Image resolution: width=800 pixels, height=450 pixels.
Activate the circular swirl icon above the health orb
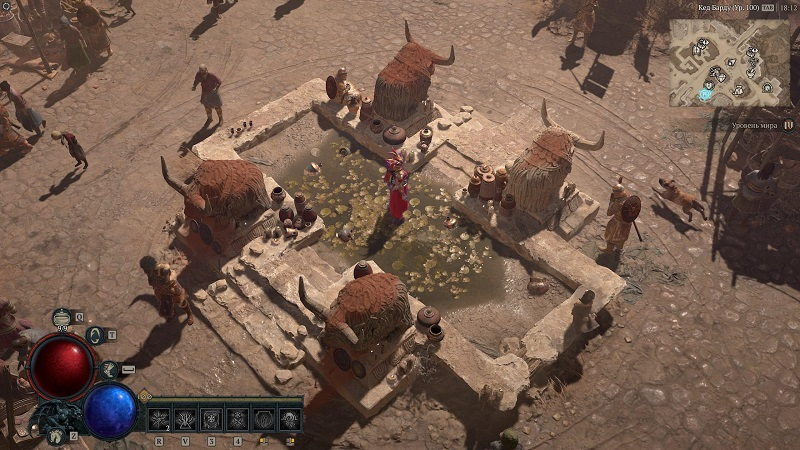96,335
